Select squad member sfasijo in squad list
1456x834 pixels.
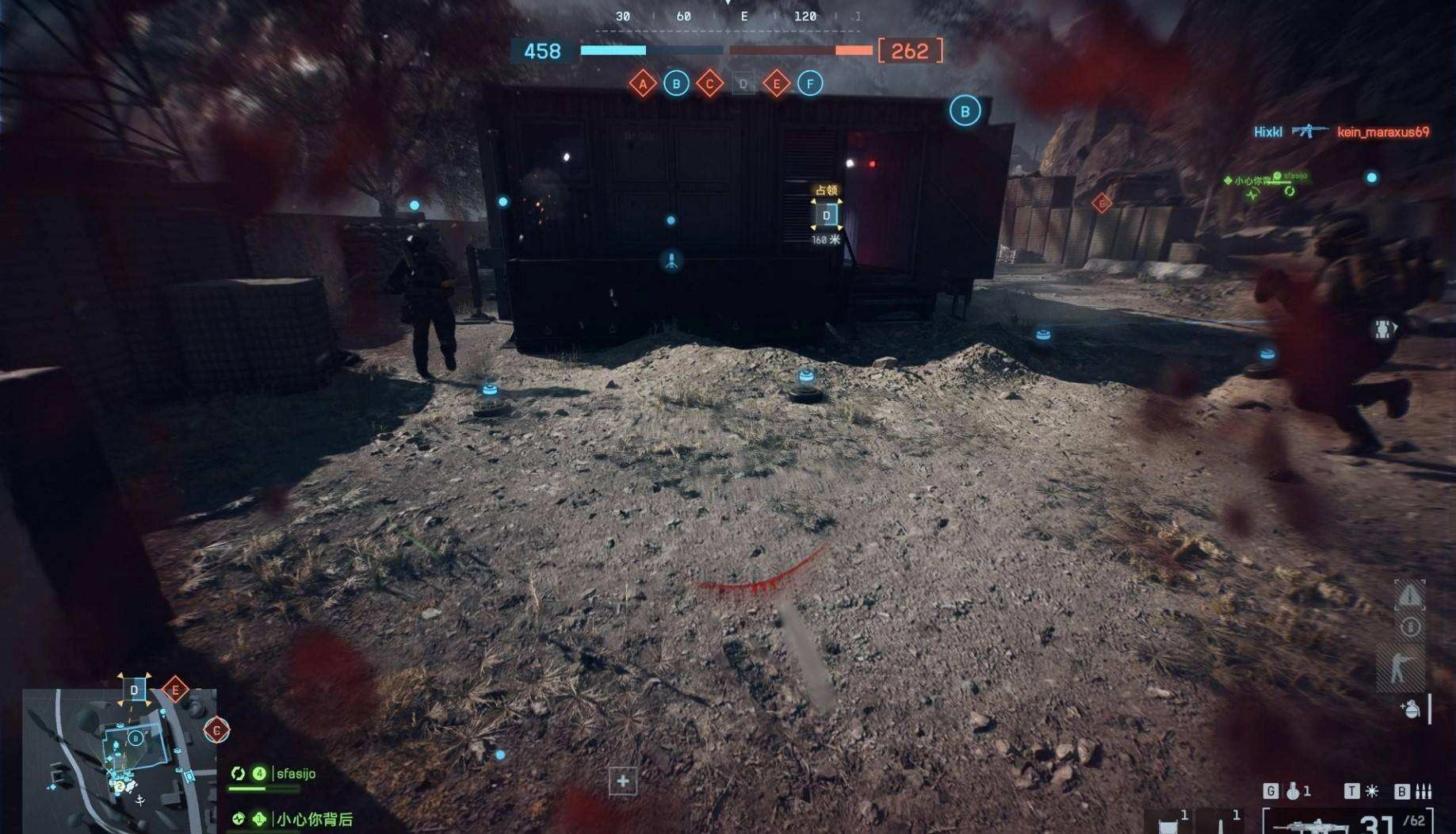(x=296, y=774)
